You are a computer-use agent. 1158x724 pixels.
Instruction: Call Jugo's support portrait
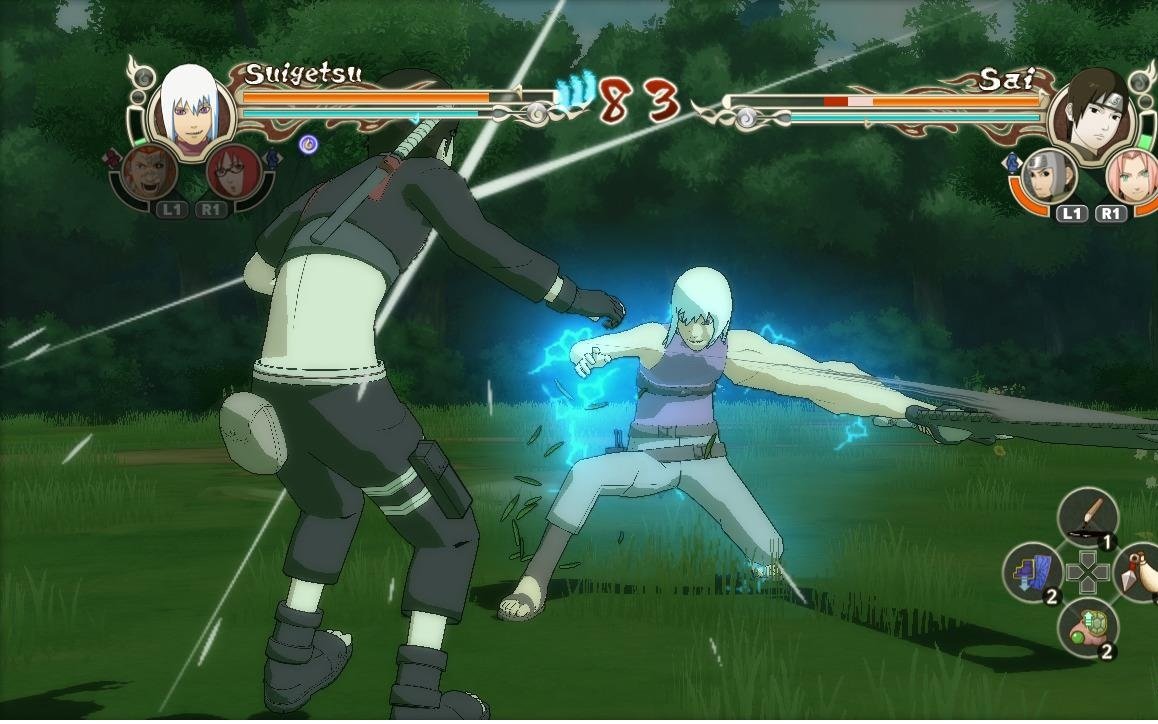(151, 174)
